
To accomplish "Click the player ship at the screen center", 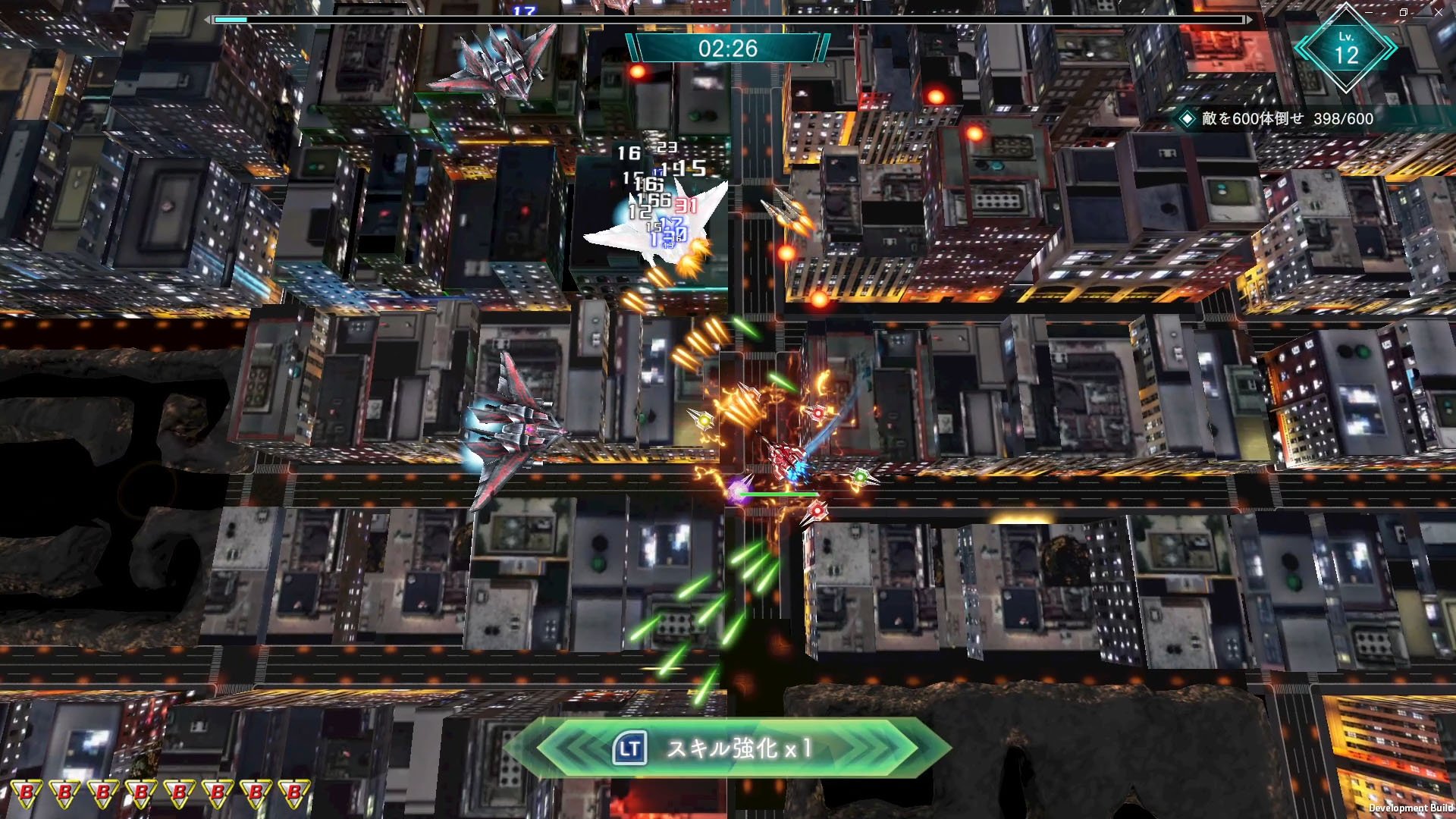I will pyautogui.click(x=785, y=455).
